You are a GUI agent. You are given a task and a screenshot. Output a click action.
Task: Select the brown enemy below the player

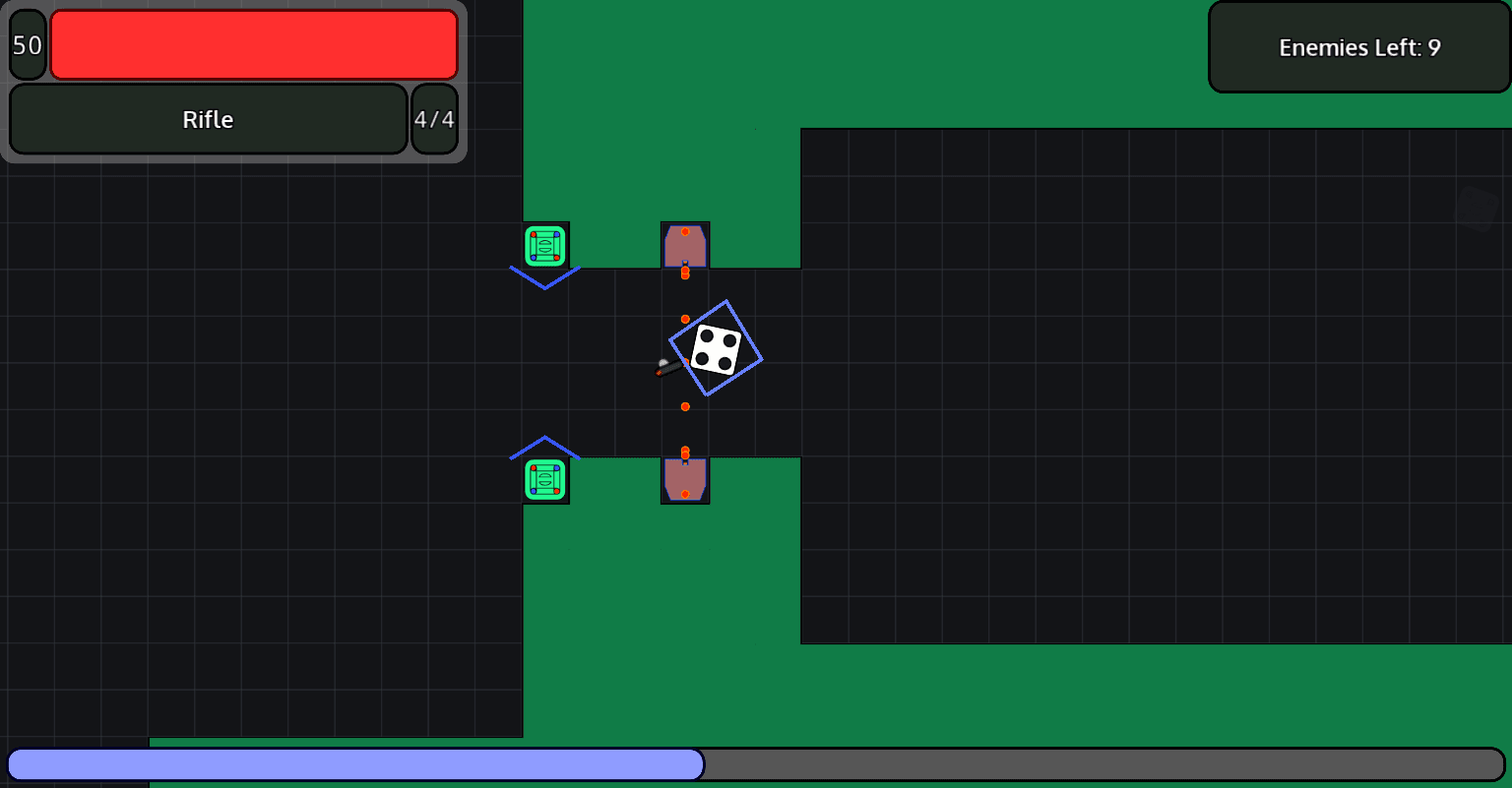coord(684,478)
